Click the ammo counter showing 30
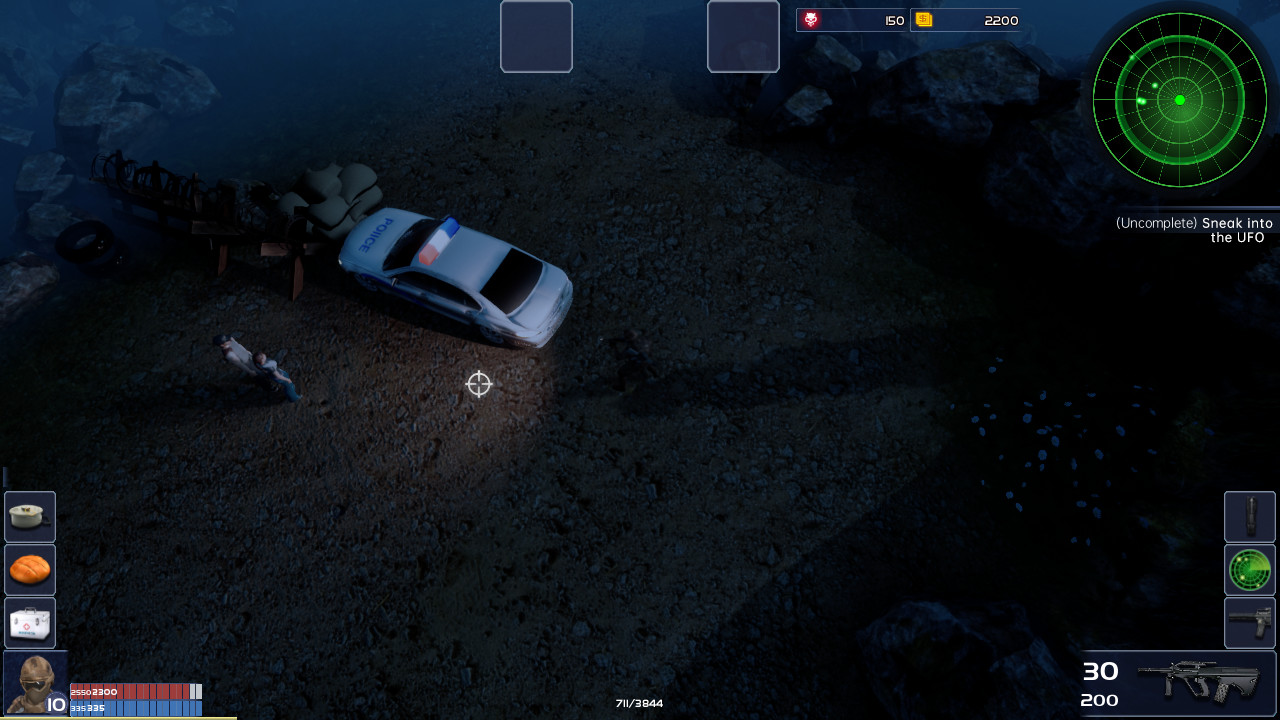Image resolution: width=1280 pixels, height=720 pixels. click(1100, 670)
